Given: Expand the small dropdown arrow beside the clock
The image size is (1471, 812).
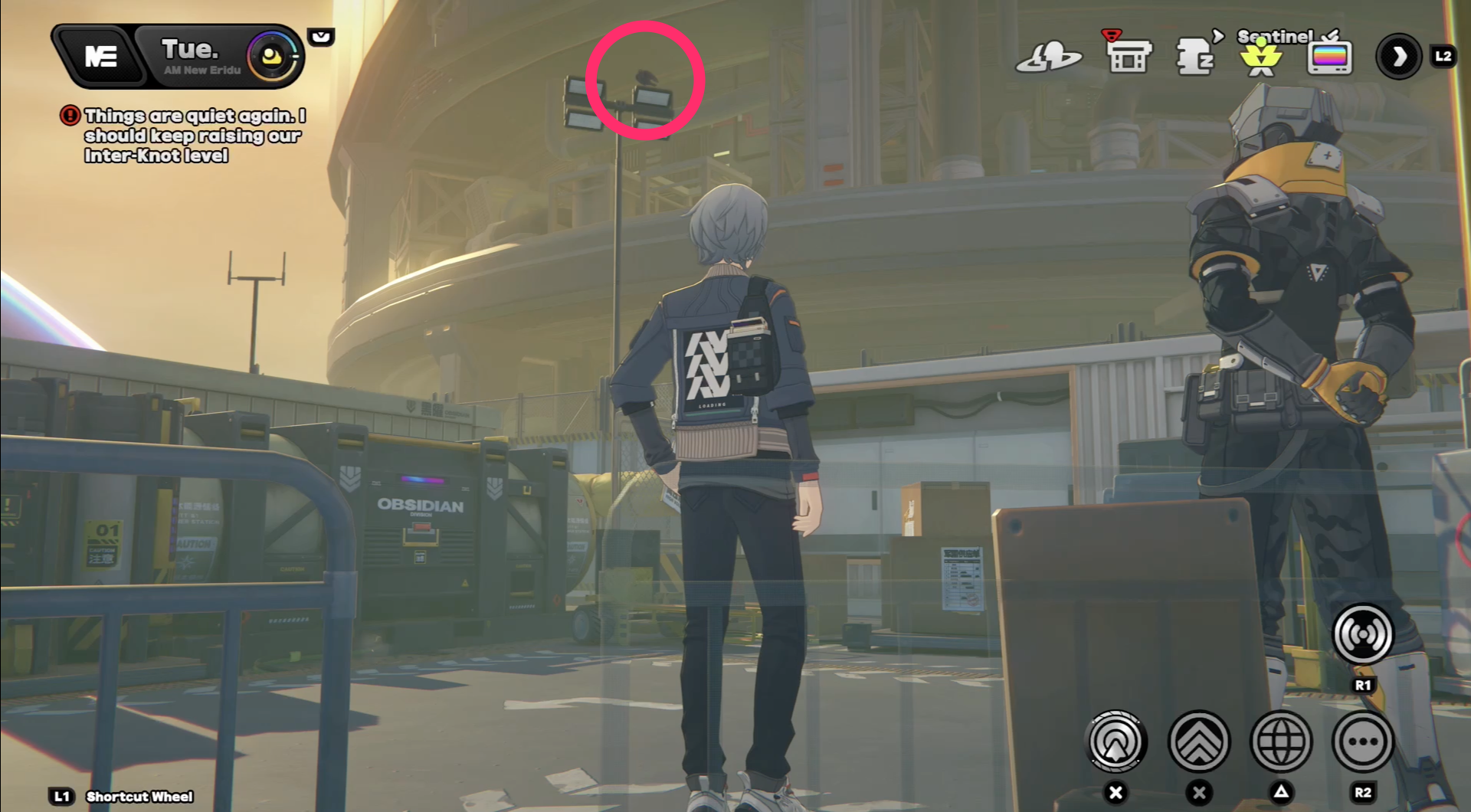Looking at the screenshot, I should click(321, 37).
